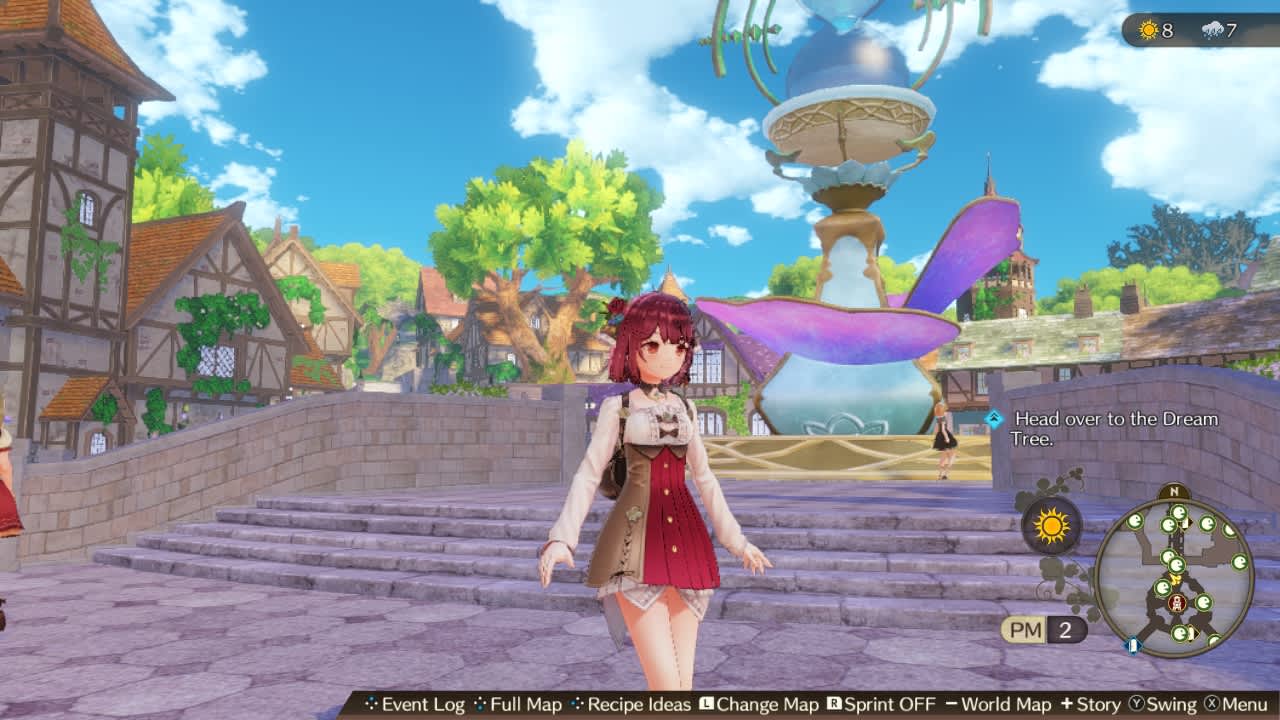This screenshot has width=1280, height=720.
Task: Click the blue exit arrow on the minimap
Action: tap(1133, 645)
